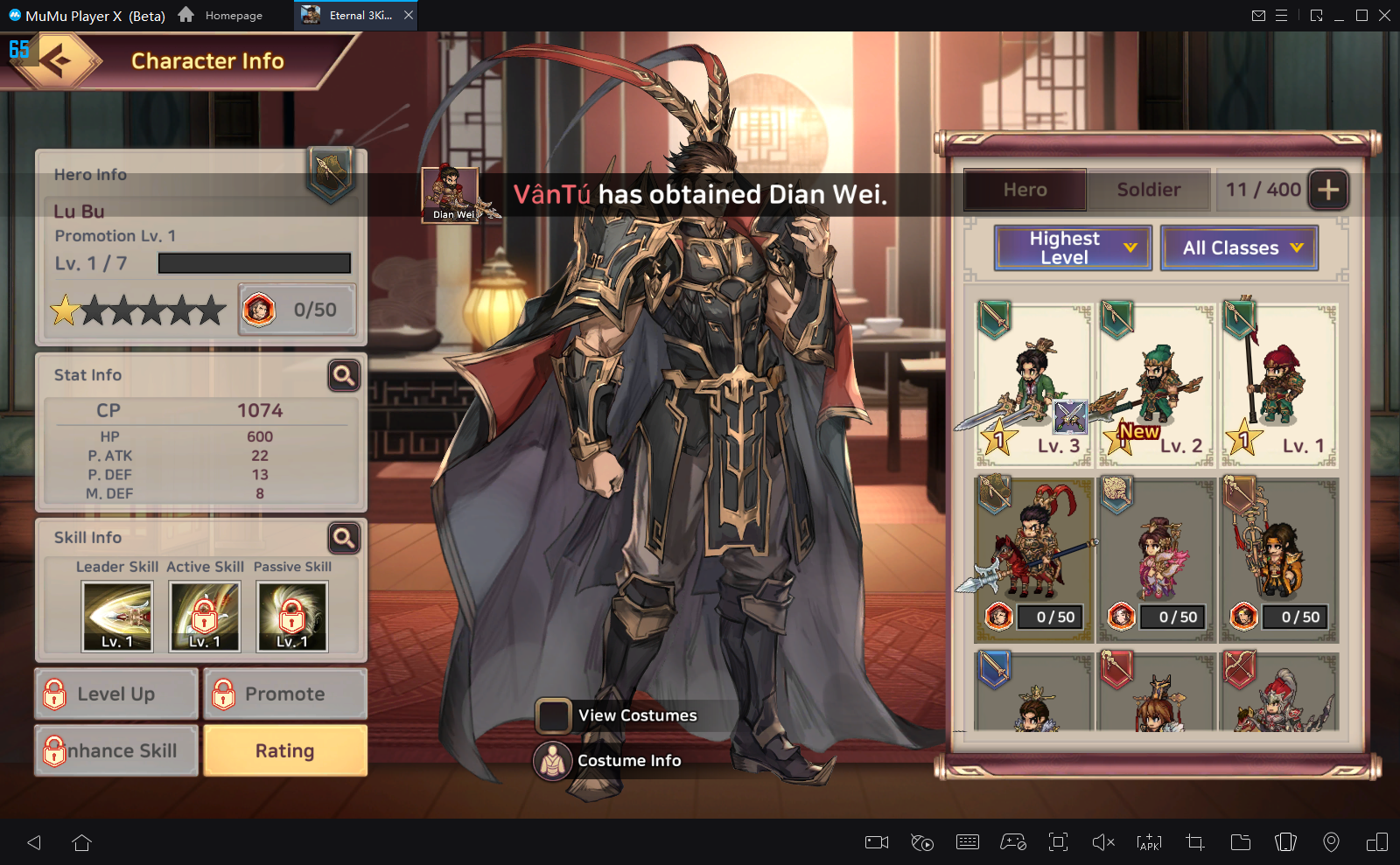Viewport: 1400px width, 865px height.
Task: Select the Lv. 3 hero card
Action: click(1033, 385)
